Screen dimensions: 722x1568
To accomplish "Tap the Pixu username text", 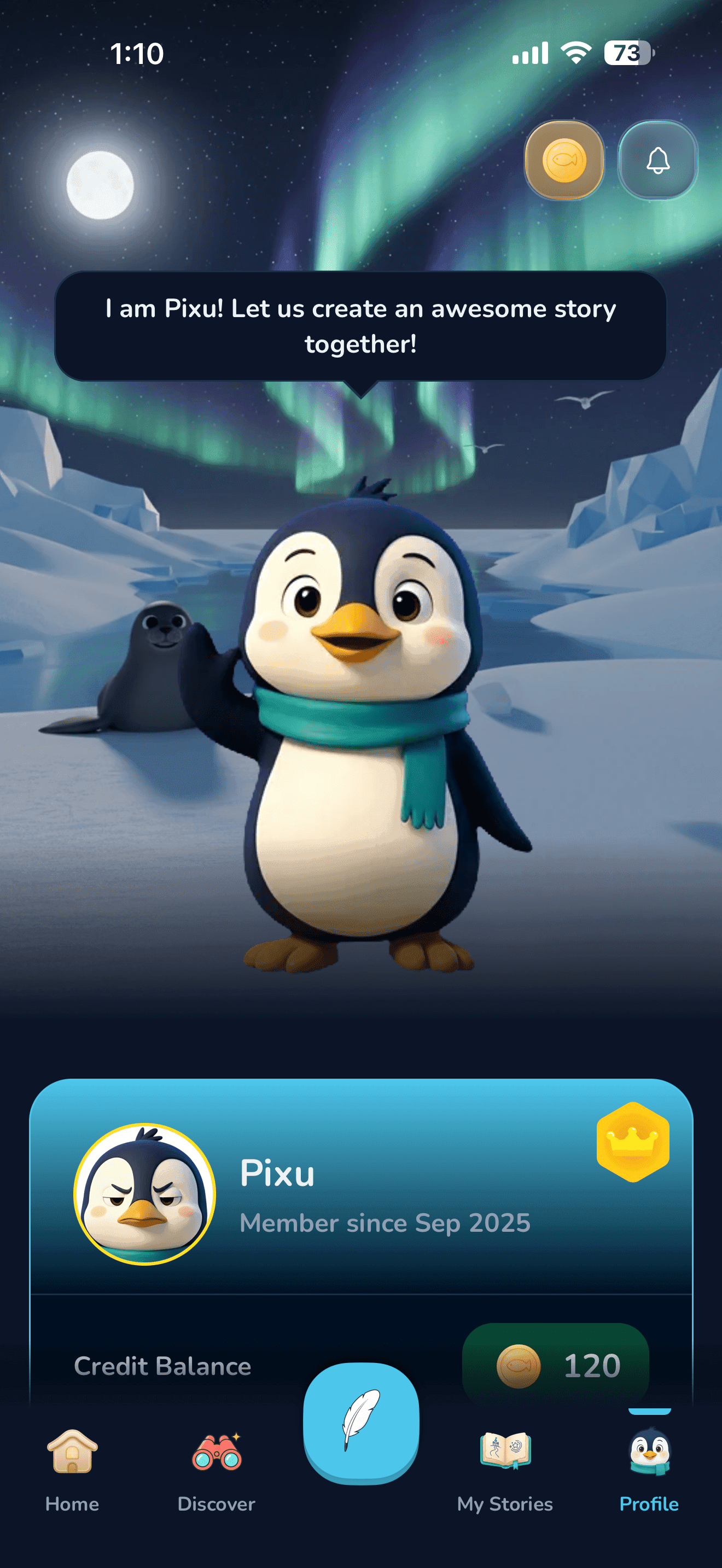I will (277, 1172).
